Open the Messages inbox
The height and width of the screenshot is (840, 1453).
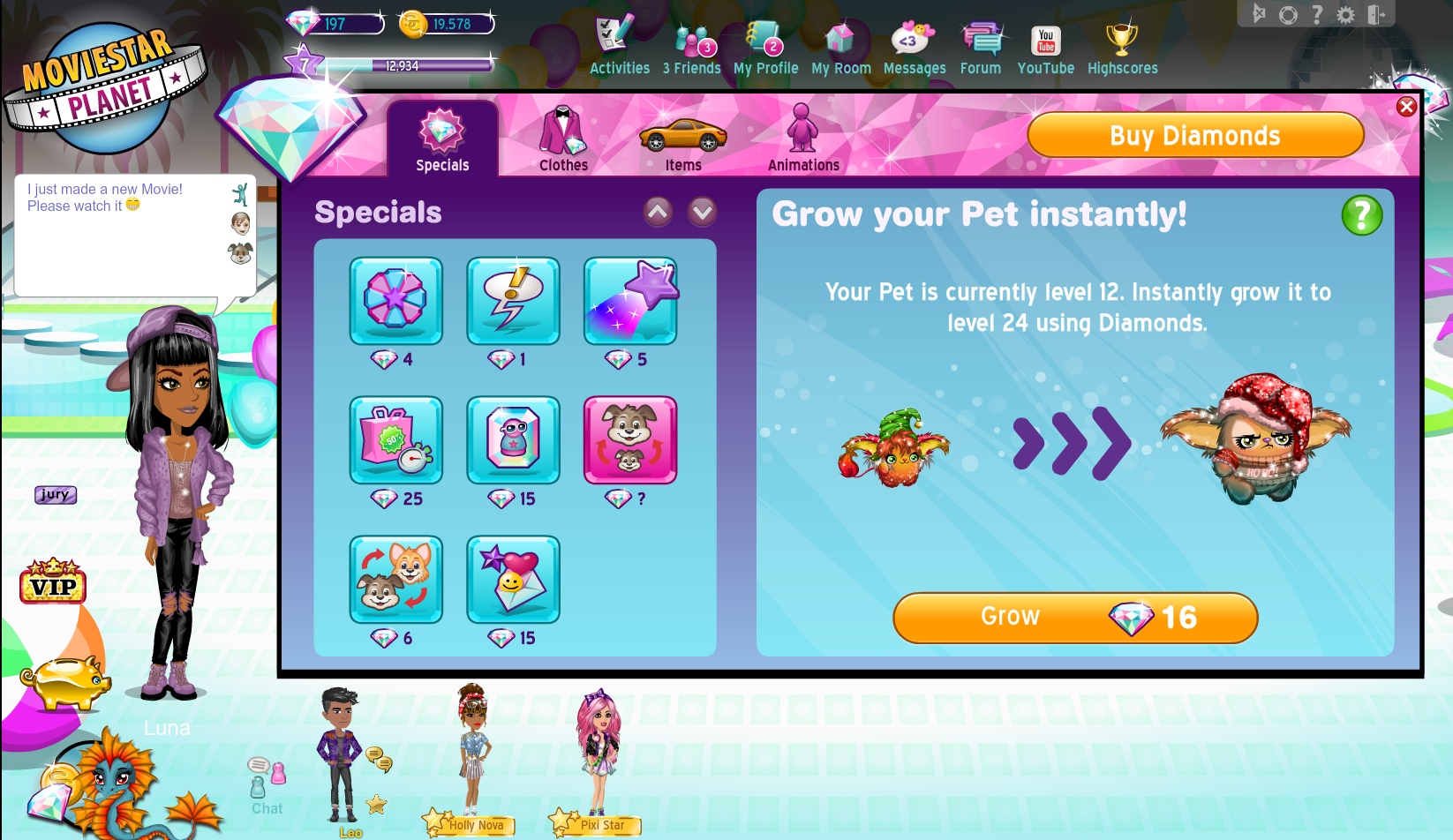pos(914,49)
